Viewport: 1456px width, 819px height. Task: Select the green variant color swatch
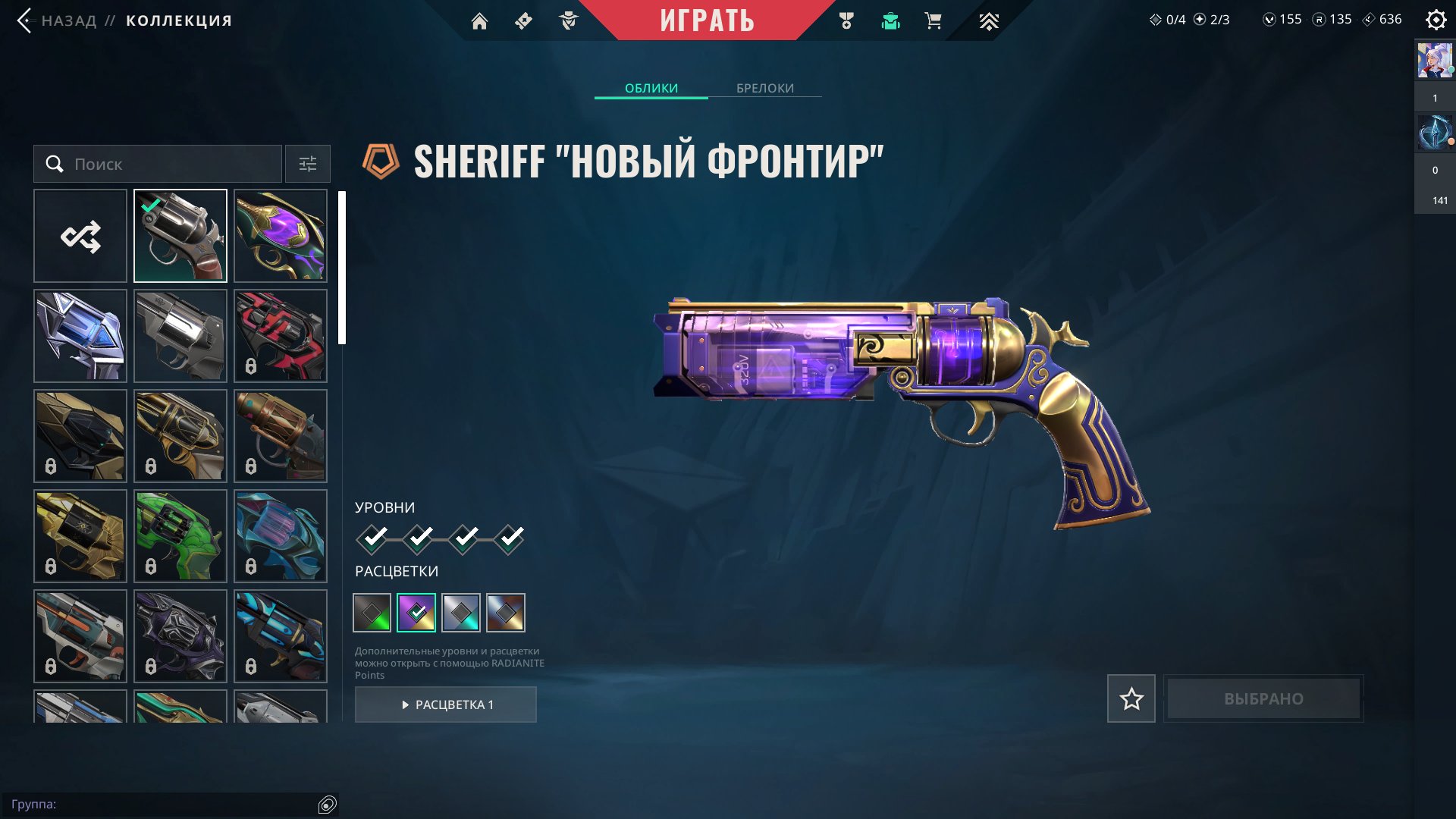click(x=371, y=611)
